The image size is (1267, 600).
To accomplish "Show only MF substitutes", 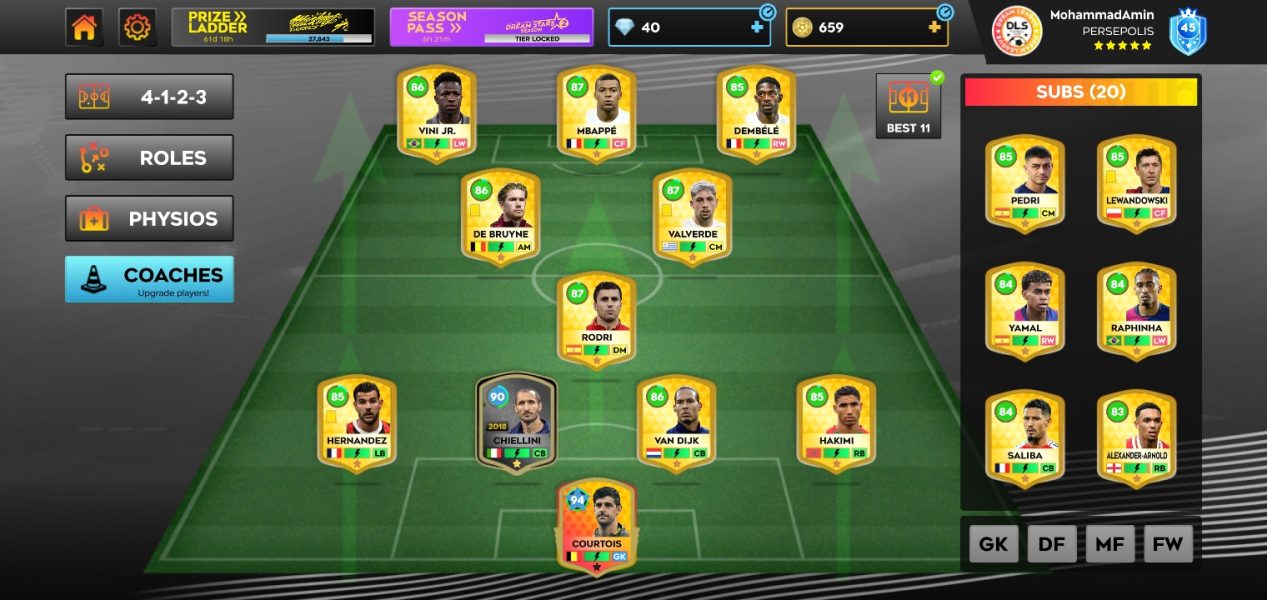I will (x=1110, y=544).
